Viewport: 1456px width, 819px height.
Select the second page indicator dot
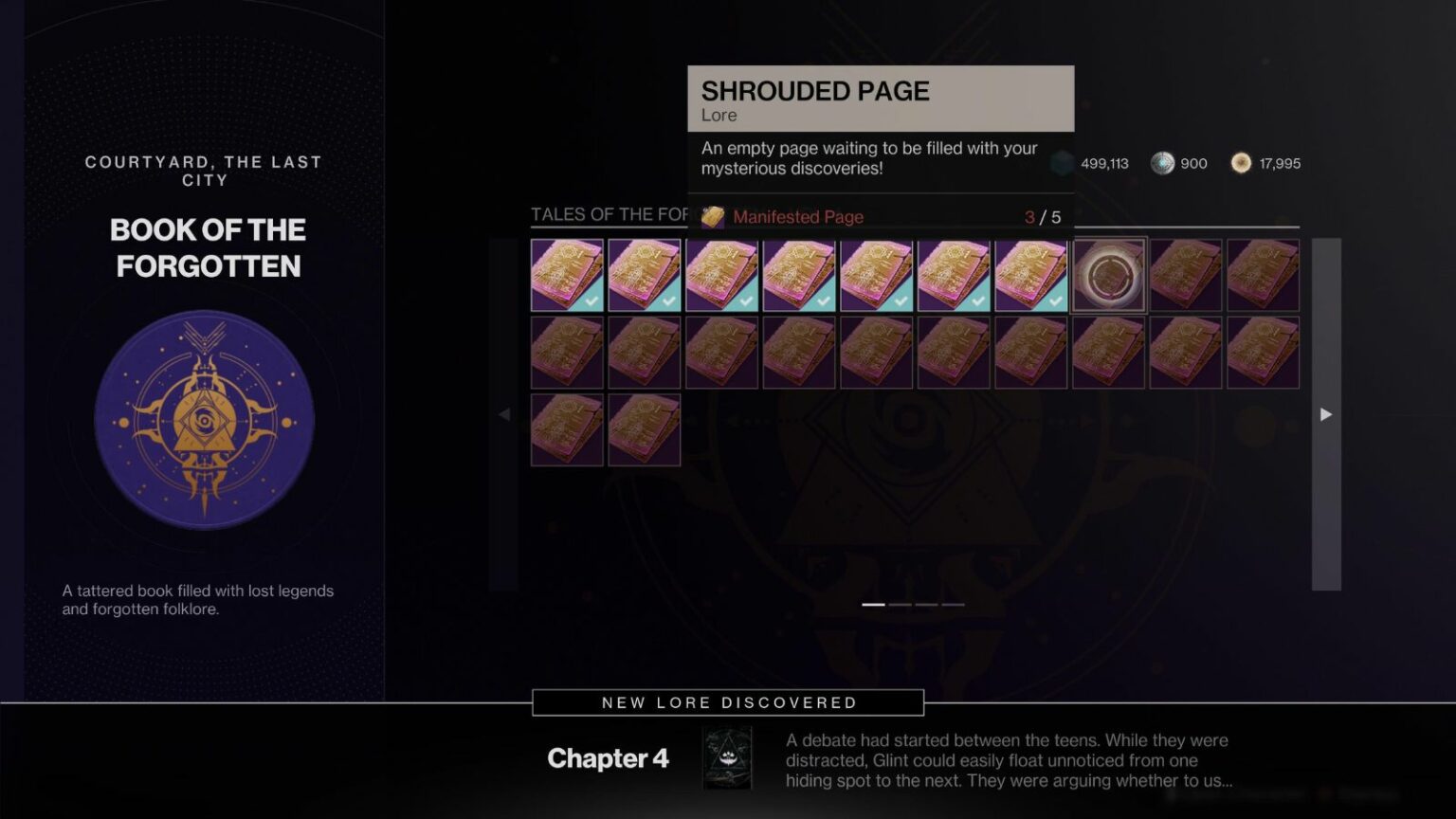899,604
